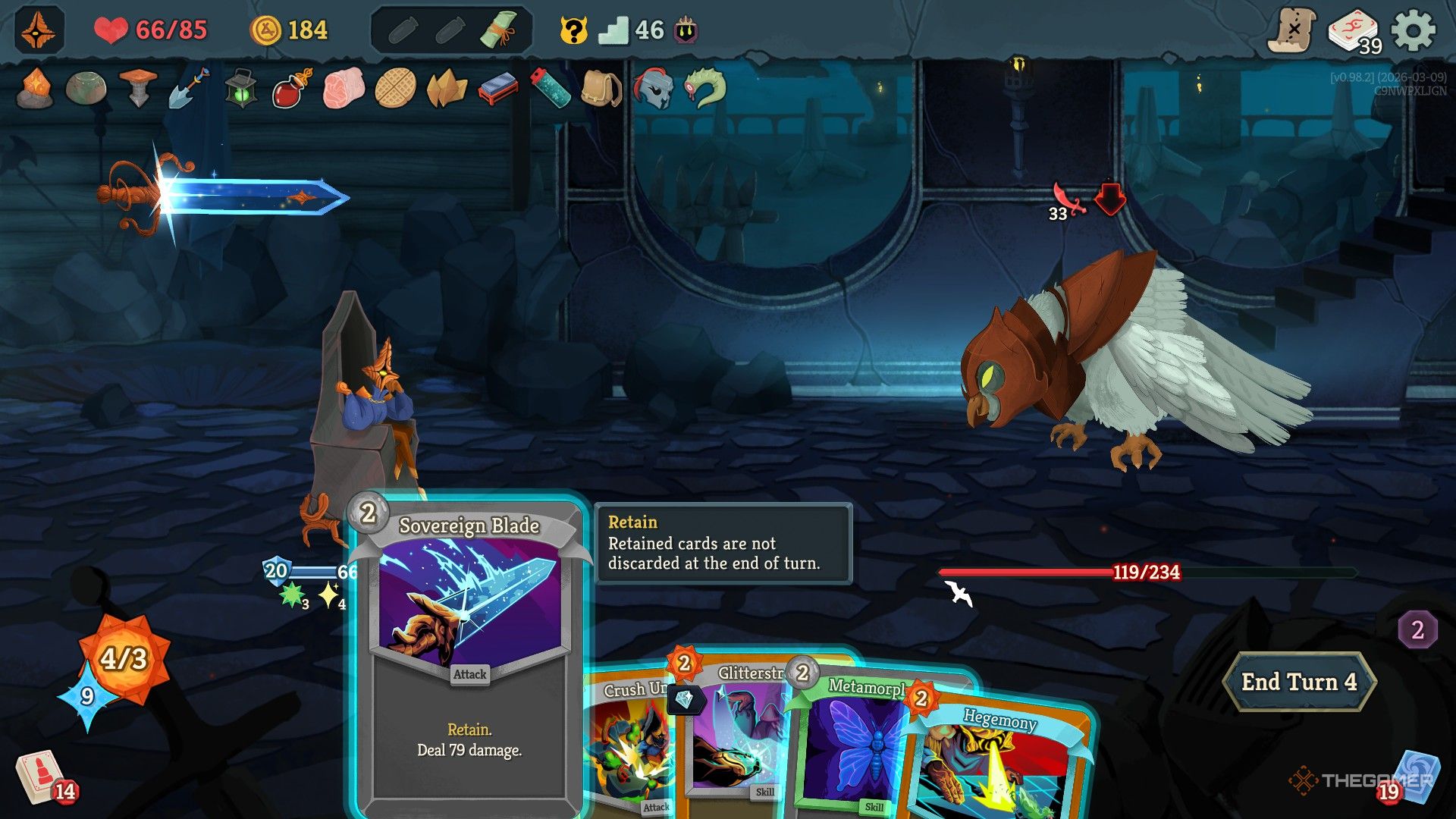This screenshot has height=819, width=1456.
Task: View the full deck of 39 cards
Action: (1353, 32)
